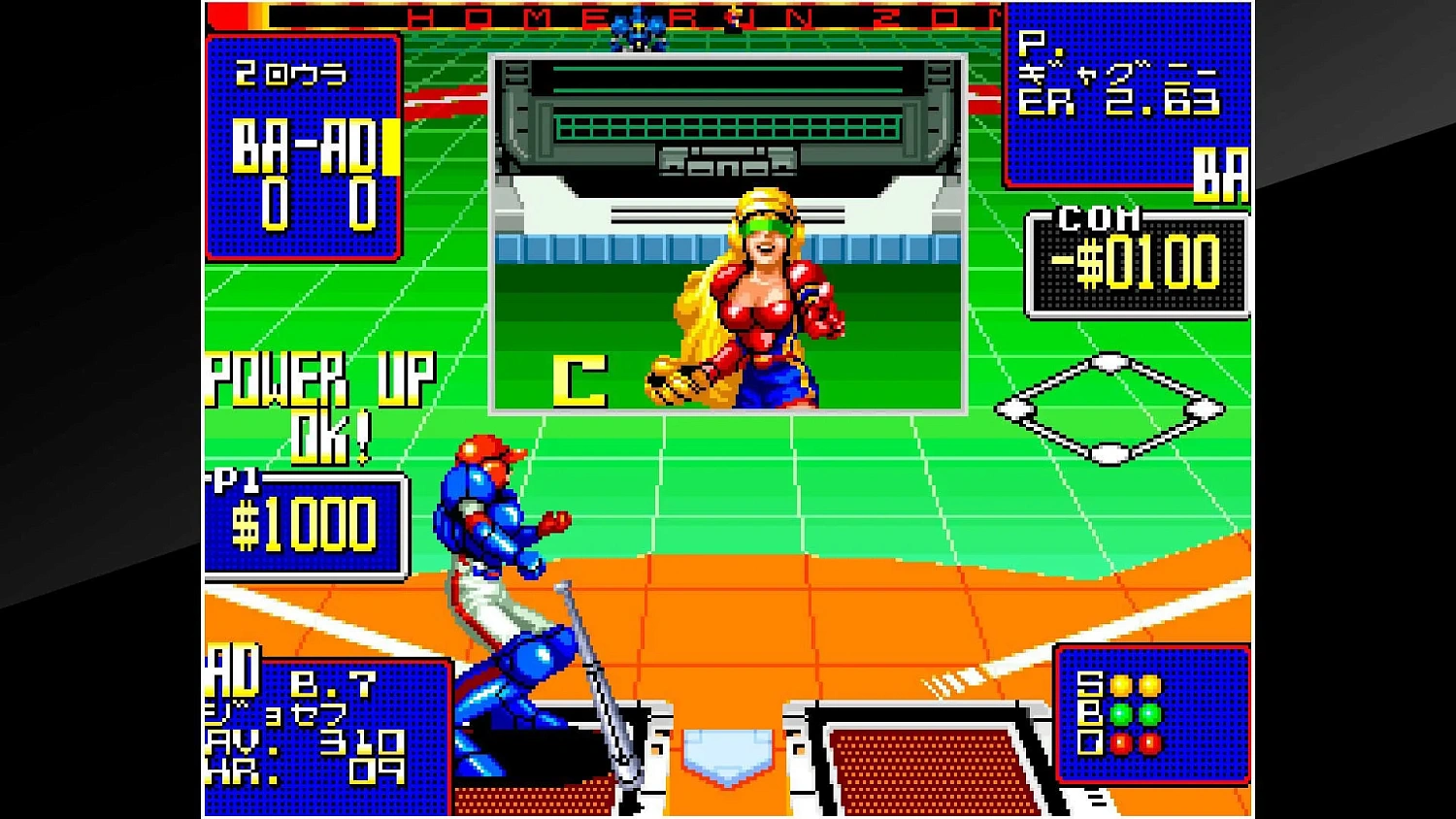The width and height of the screenshot is (1456, 819).
Task: Select the green ball count lights
Action: 1134,712
